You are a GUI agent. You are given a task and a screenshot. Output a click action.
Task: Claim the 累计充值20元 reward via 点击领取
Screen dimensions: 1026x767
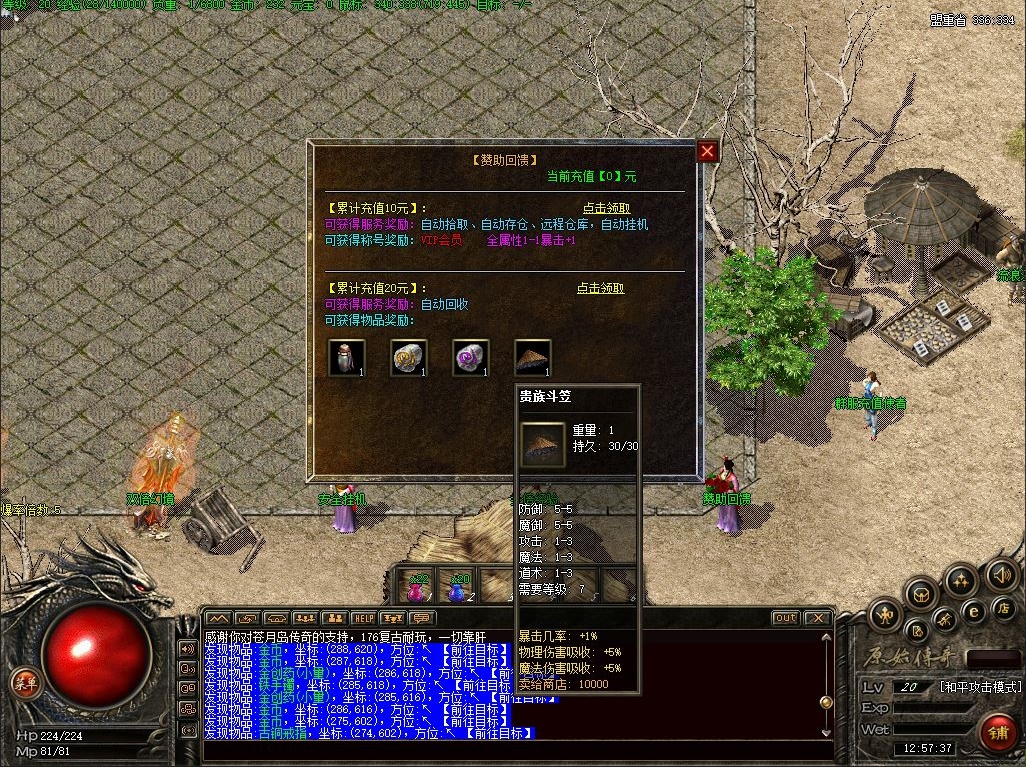click(601, 288)
